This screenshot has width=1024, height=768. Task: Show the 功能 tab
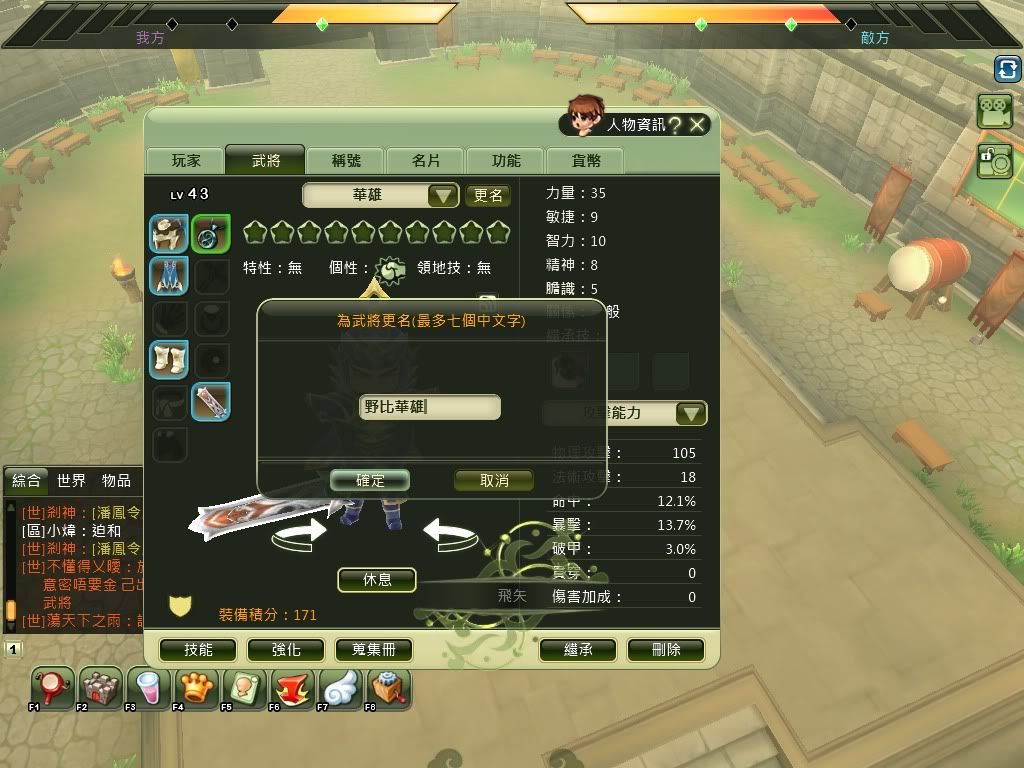506,161
